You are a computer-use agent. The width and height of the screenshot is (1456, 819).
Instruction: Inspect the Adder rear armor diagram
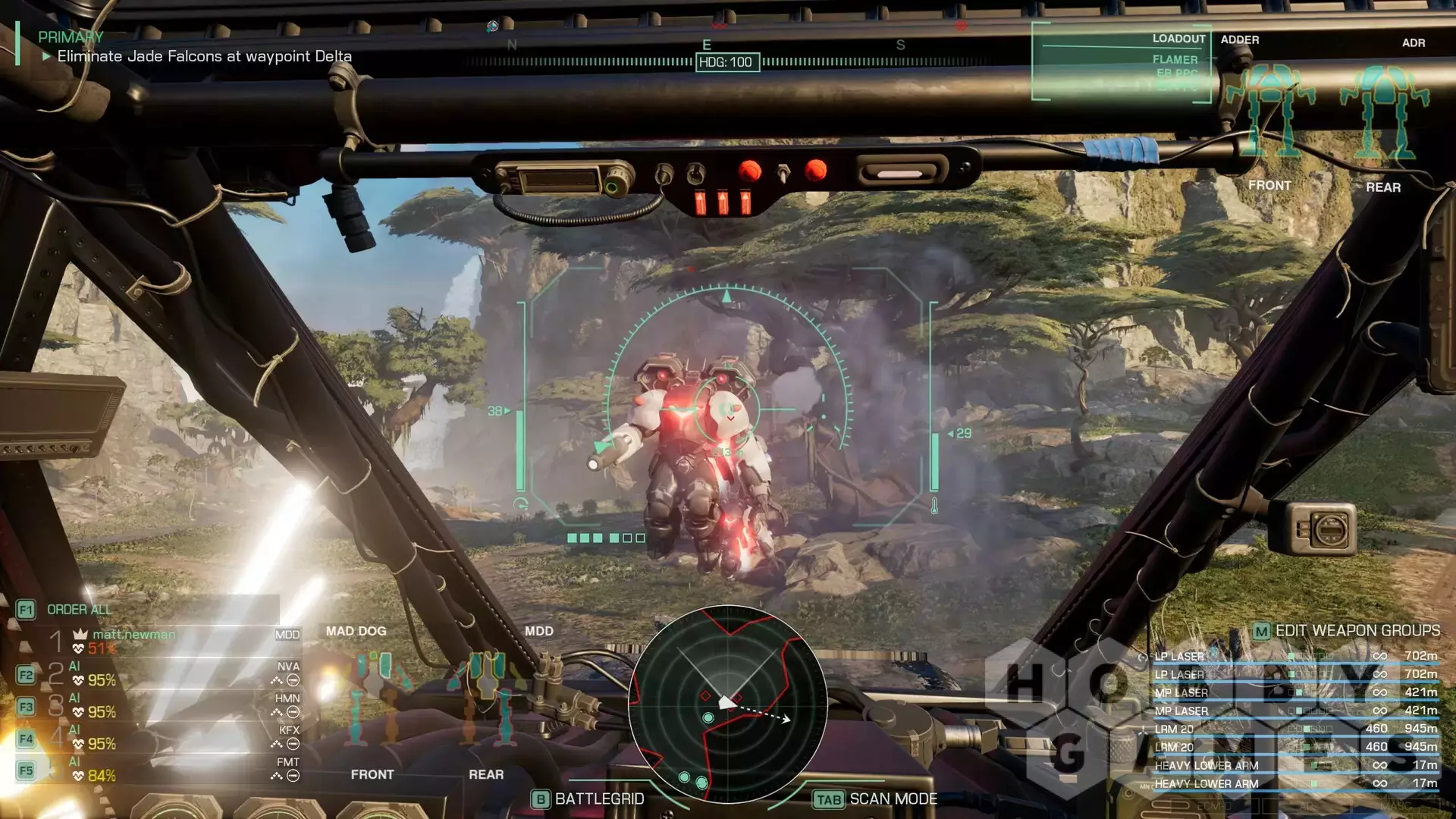pyautogui.click(x=1384, y=114)
